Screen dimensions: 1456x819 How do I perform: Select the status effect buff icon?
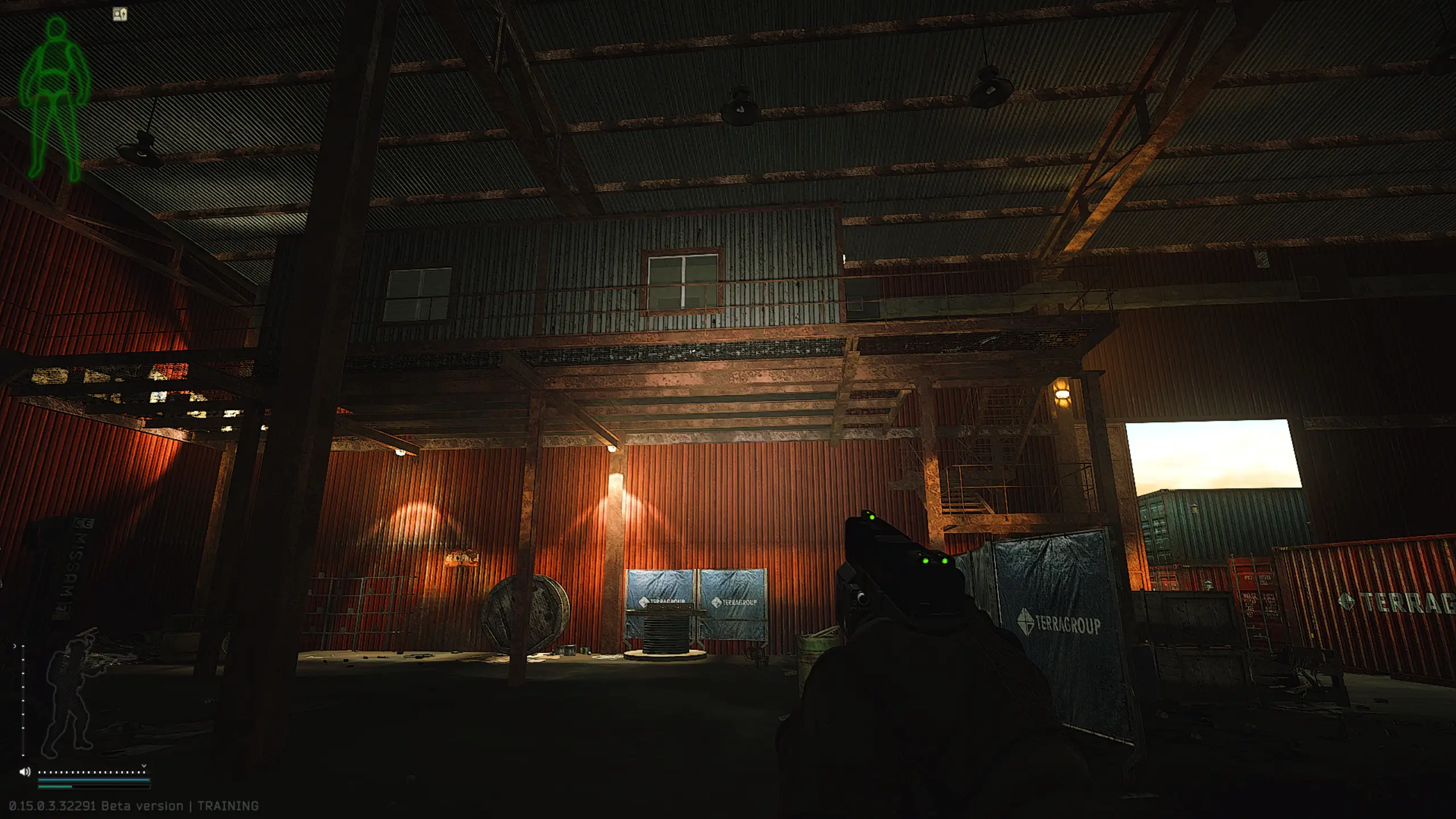click(x=120, y=14)
